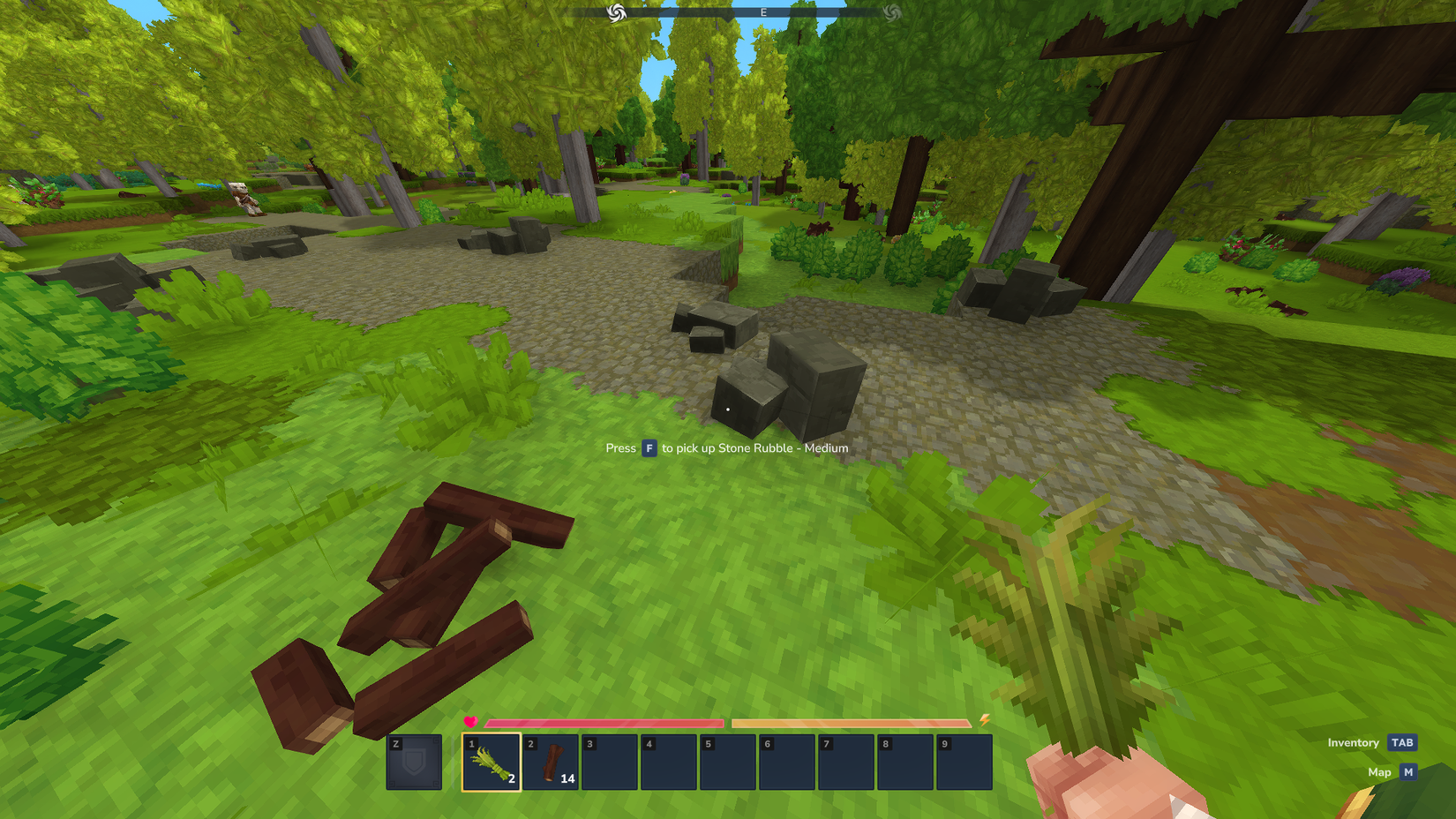Click the left swirl icon on the compass bar
This screenshot has height=819, width=1456.
coord(617,12)
